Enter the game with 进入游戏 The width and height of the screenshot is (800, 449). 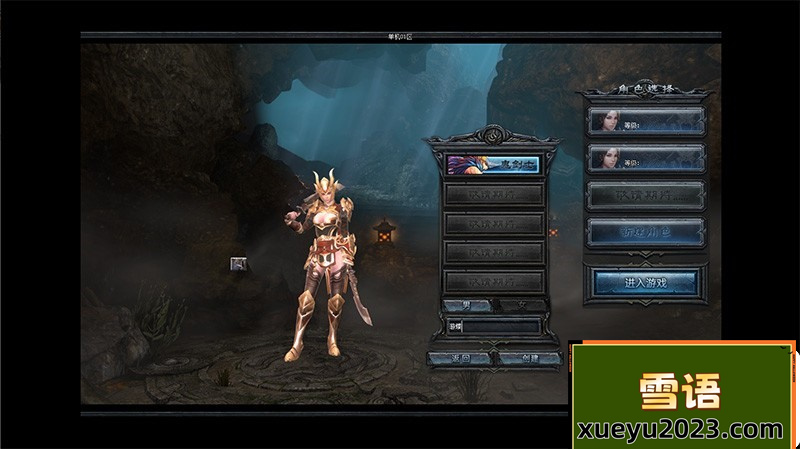click(645, 283)
